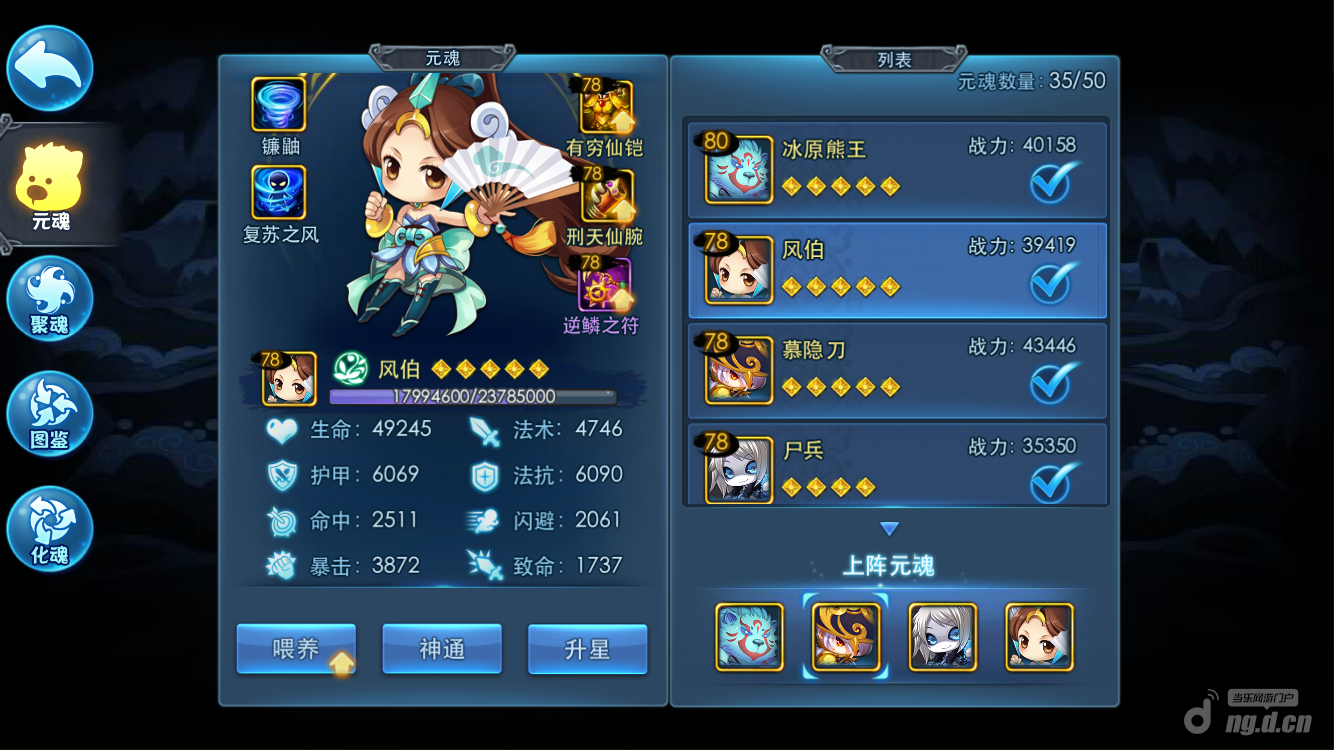Expand the list with the down arrow
Image resolution: width=1334 pixels, height=750 pixels.
(889, 529)
